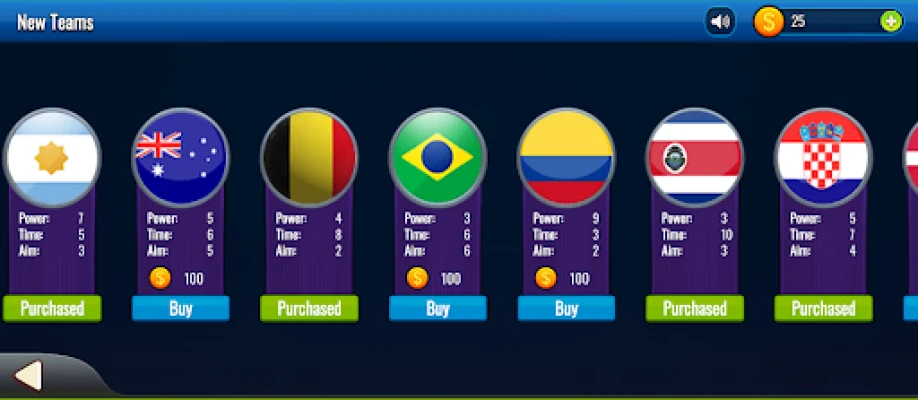Select the Brazil flag team
918x400 pixels.
[437, 157]
